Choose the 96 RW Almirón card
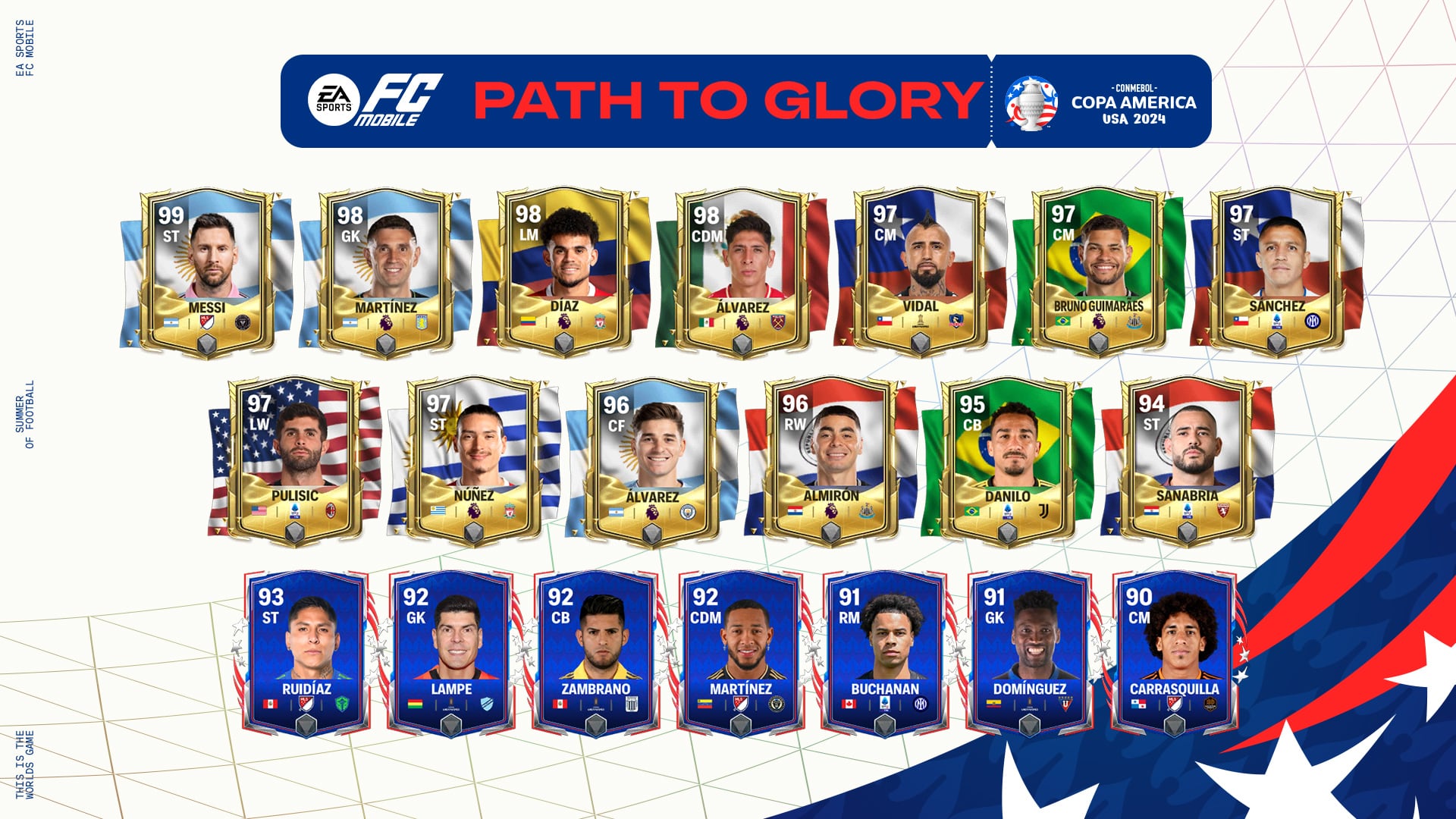1456x819 pixels. point(831,461)
